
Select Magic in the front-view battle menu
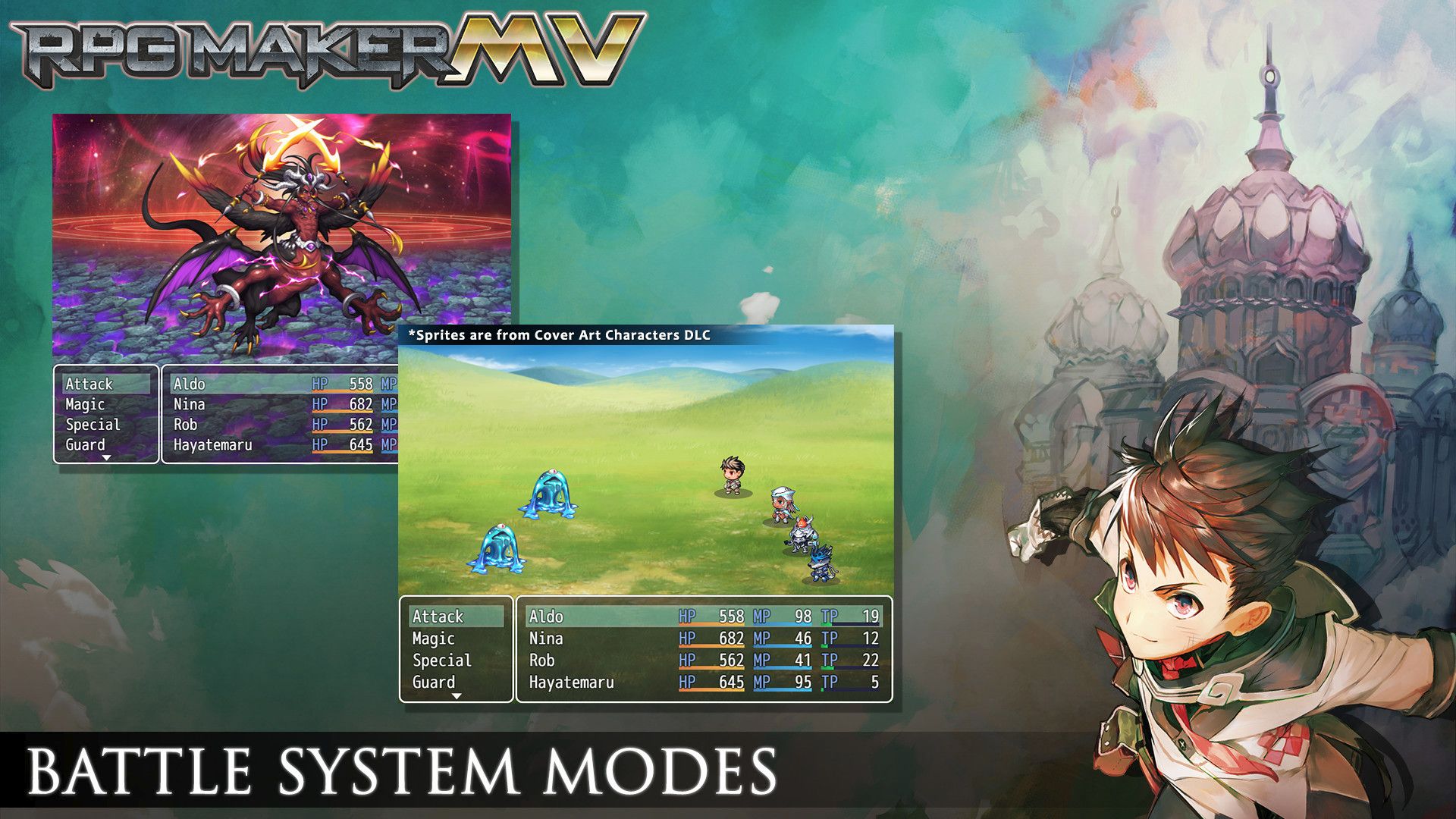pyautogui.click(x=85, y=404)
